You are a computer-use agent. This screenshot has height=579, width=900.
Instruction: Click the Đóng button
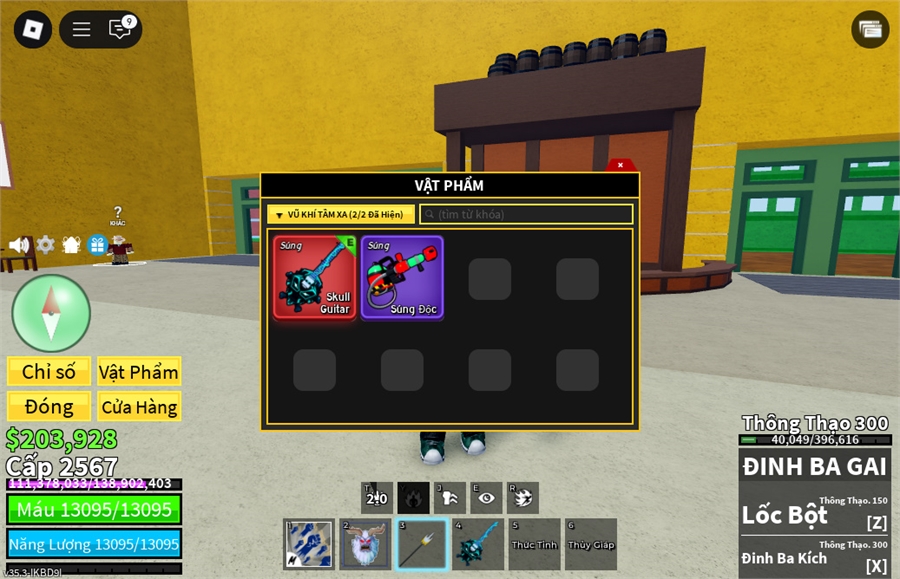[x=49, y=407]
